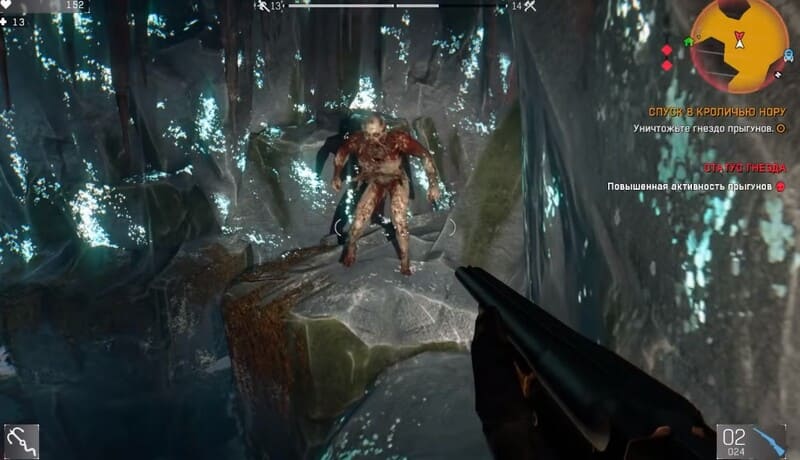Open the grappling hook gadget slot

click(21, 441)
